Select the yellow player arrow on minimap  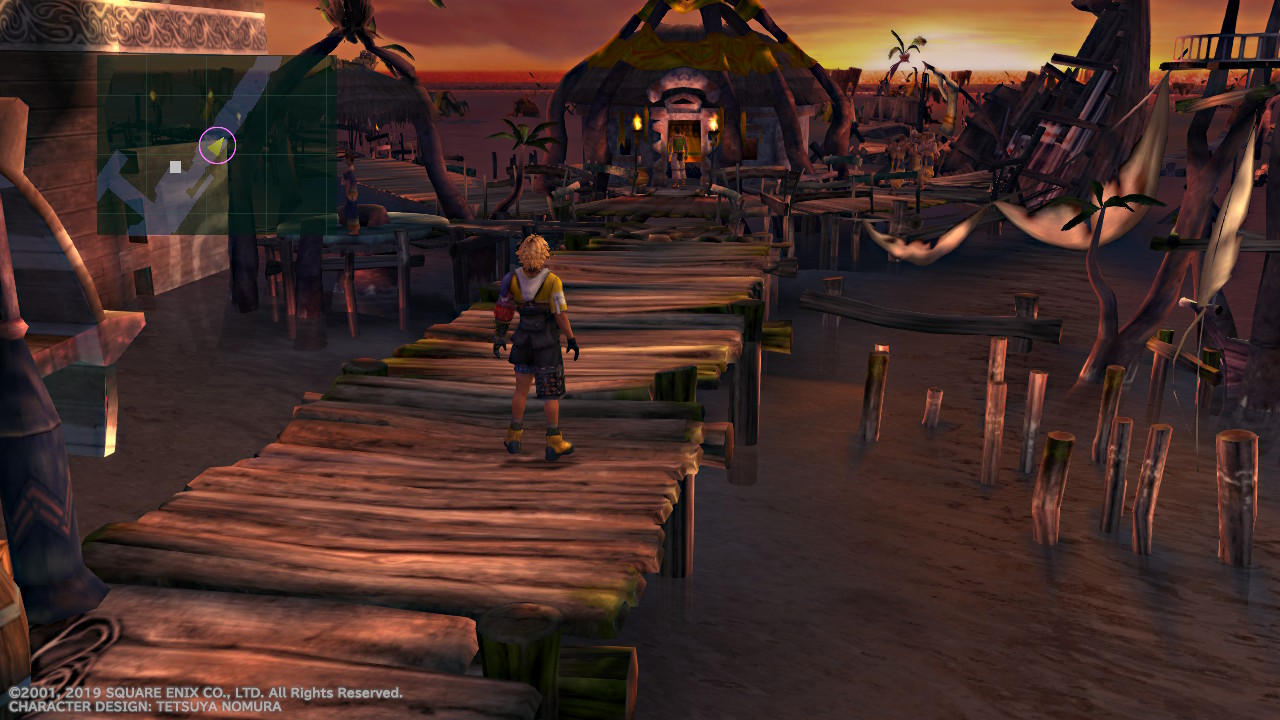217,146
